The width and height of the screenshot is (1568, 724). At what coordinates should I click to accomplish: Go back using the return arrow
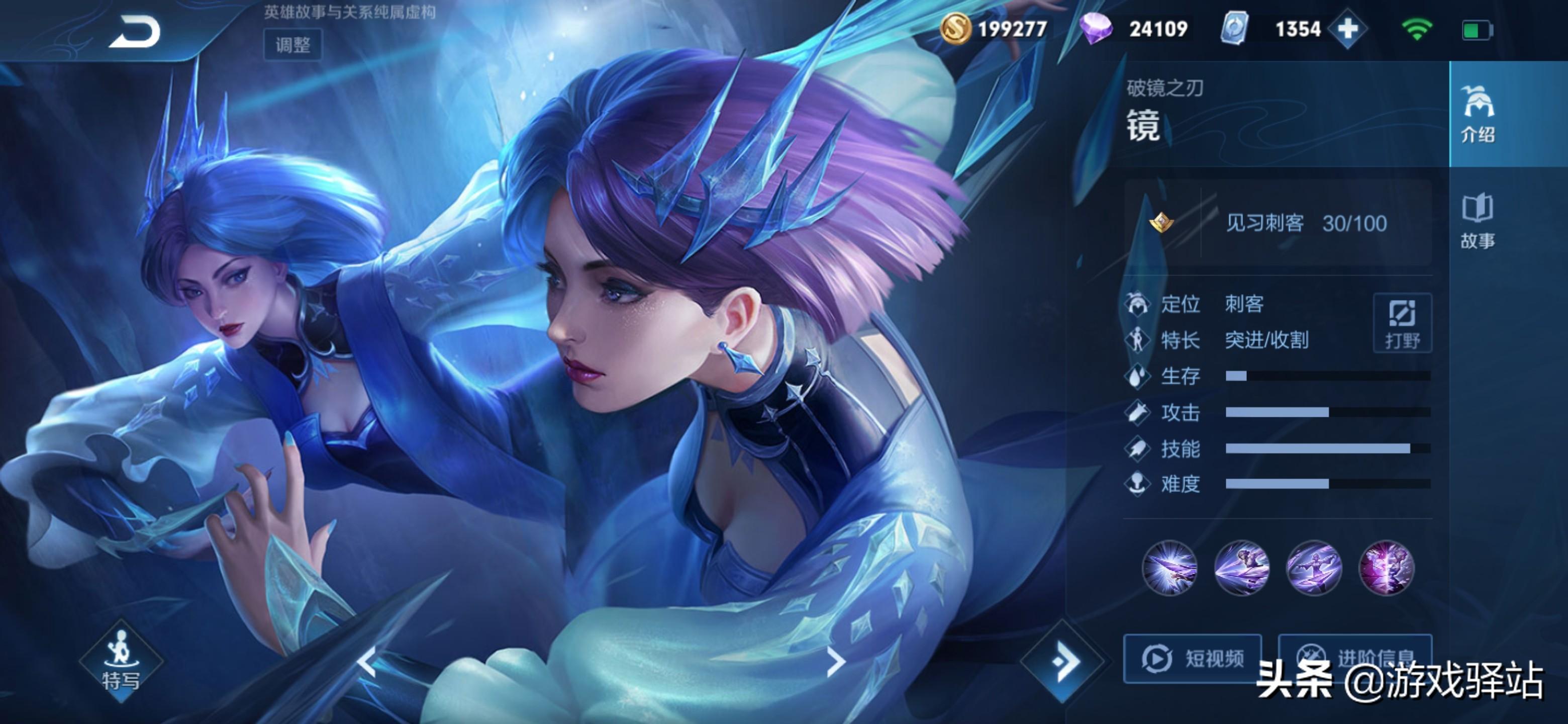coord(135,32)
